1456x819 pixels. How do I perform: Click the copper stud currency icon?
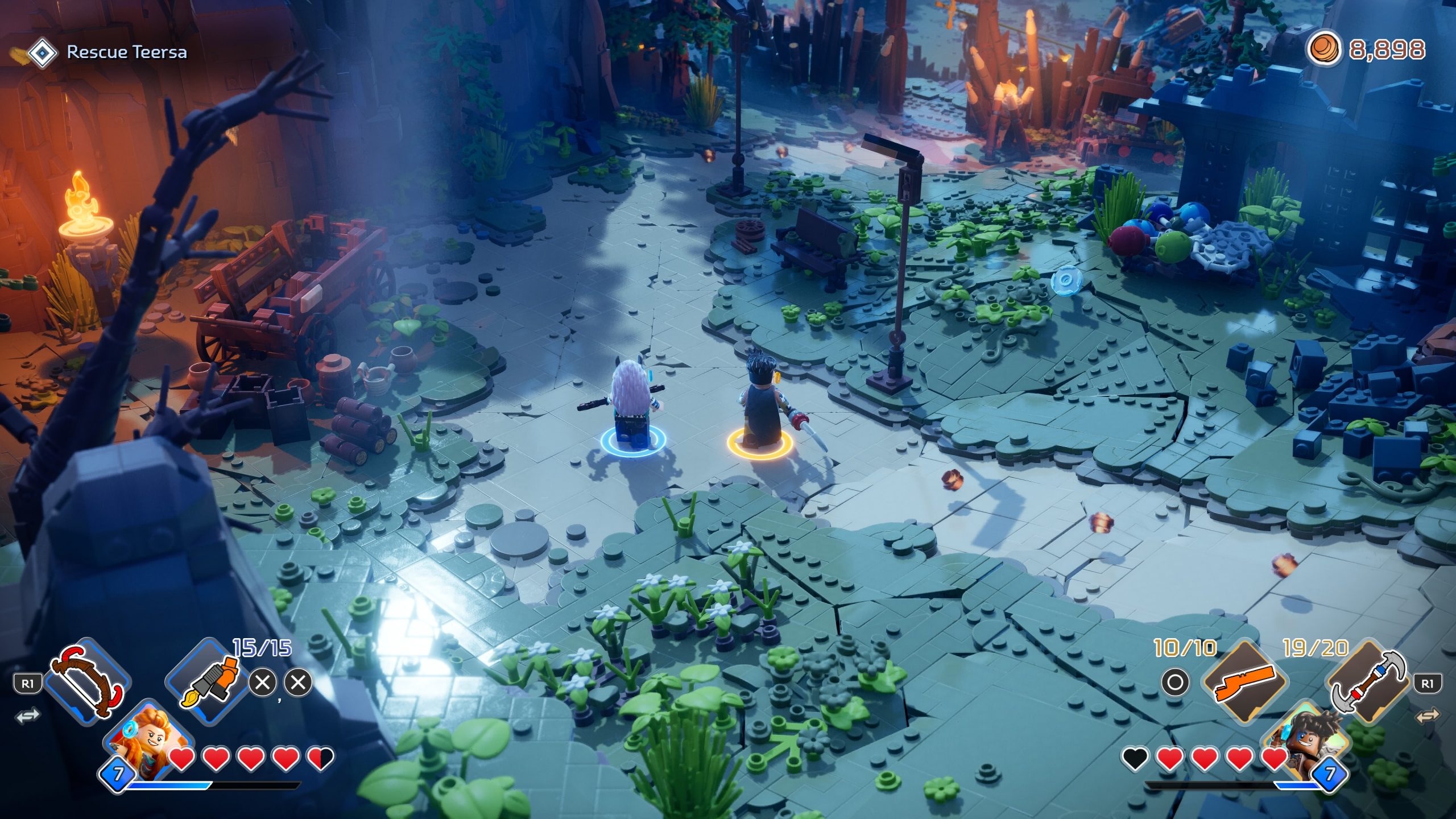point(1323,49)
